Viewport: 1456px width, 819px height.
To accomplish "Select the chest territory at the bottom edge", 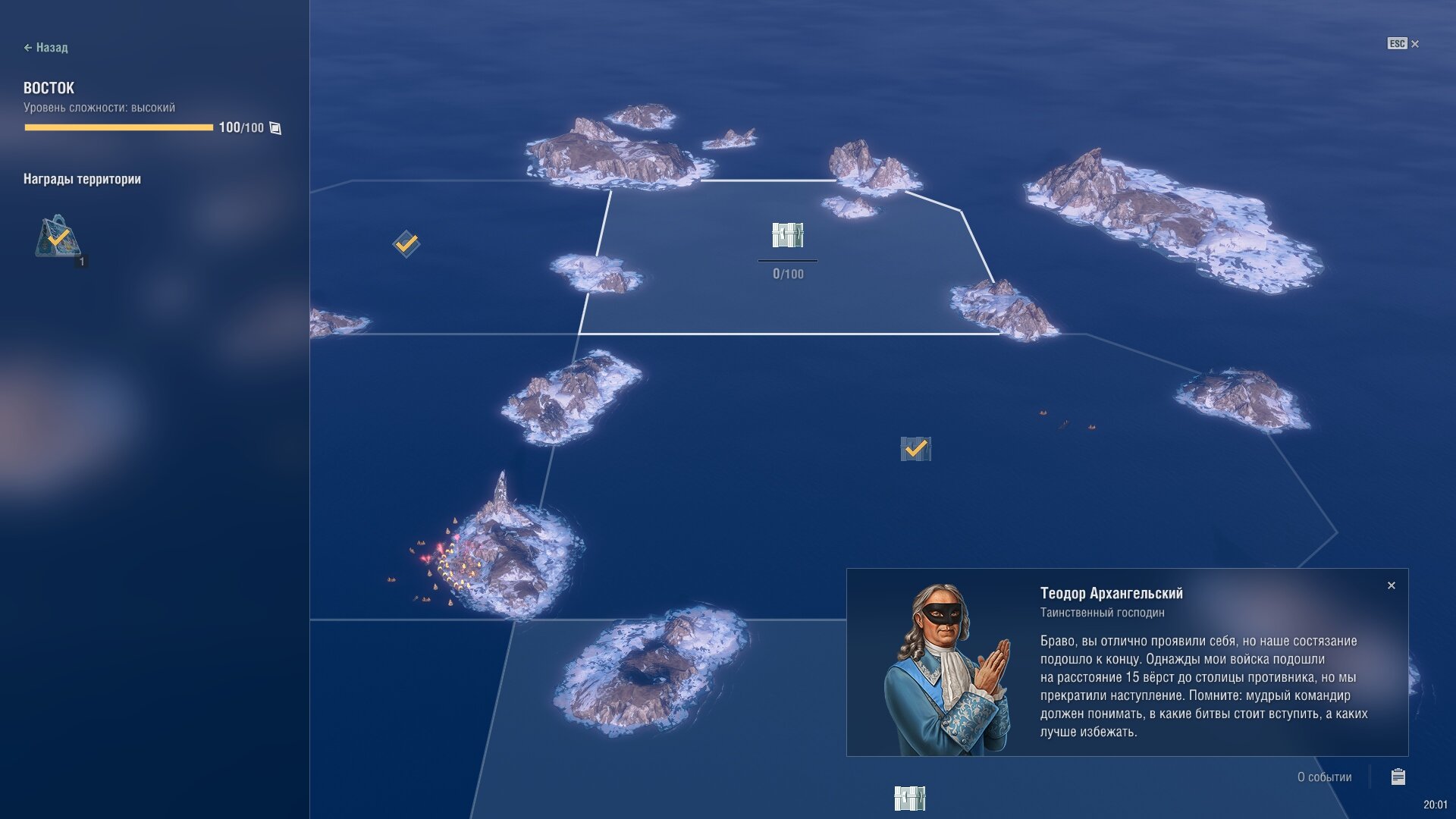I will pos(909,798).
